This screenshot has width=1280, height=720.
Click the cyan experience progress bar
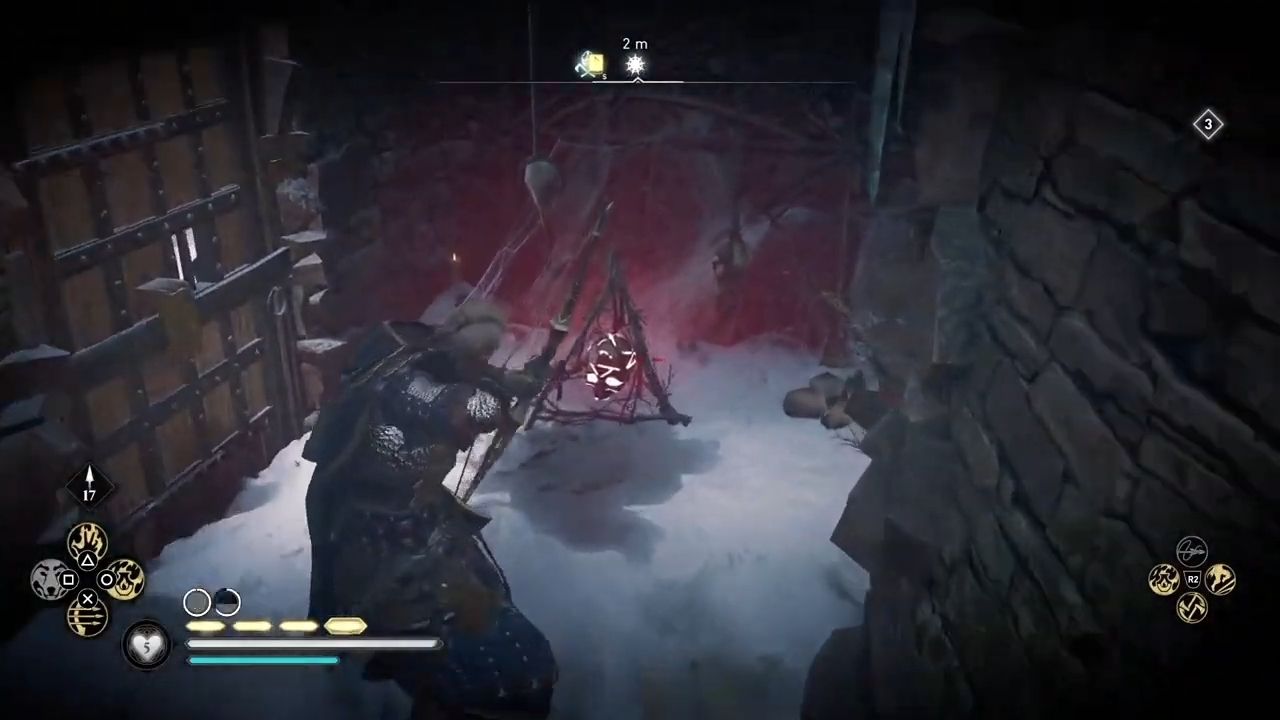(265, 658)
